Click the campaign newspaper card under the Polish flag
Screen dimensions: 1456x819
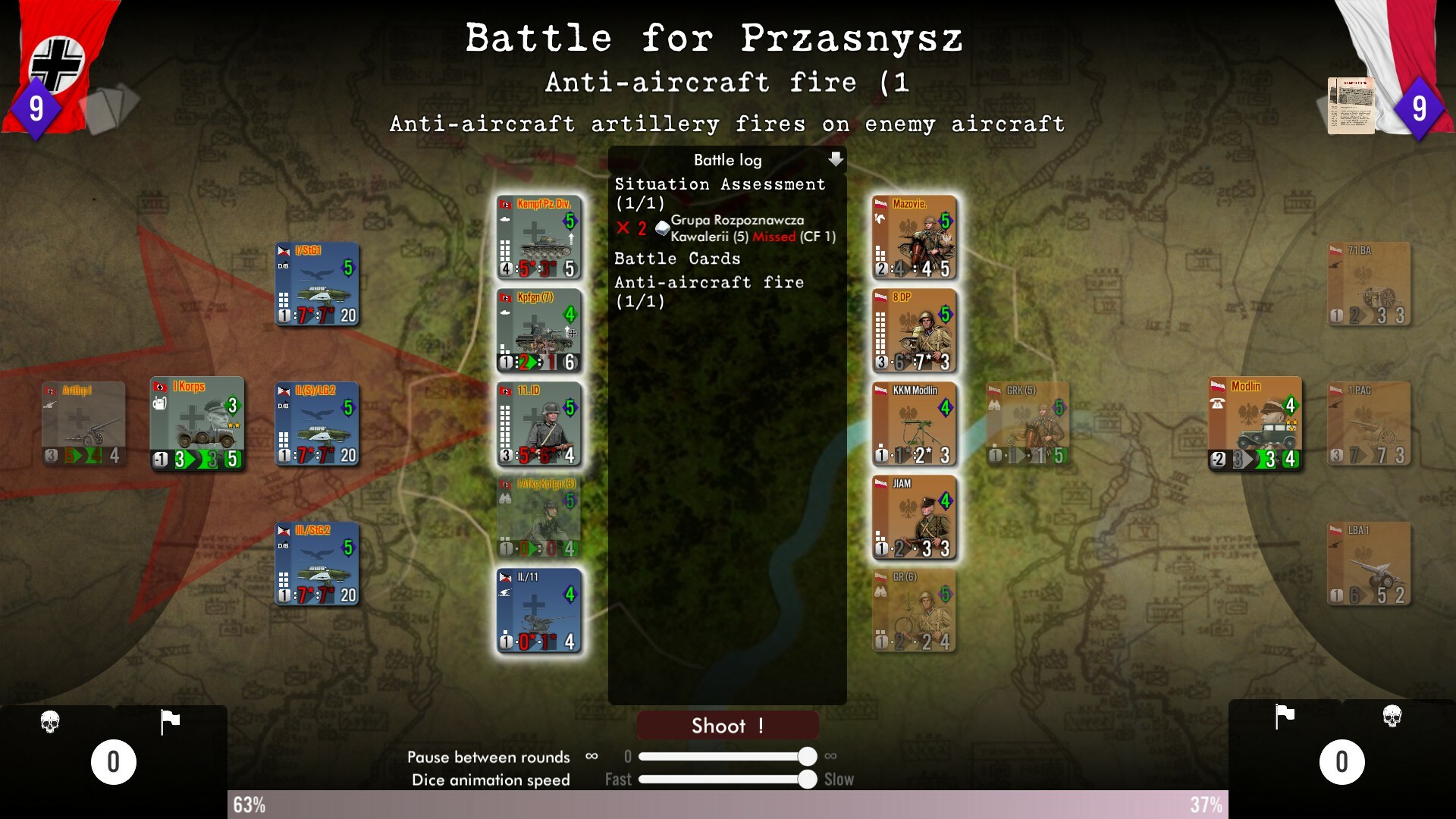point(1351,106)
